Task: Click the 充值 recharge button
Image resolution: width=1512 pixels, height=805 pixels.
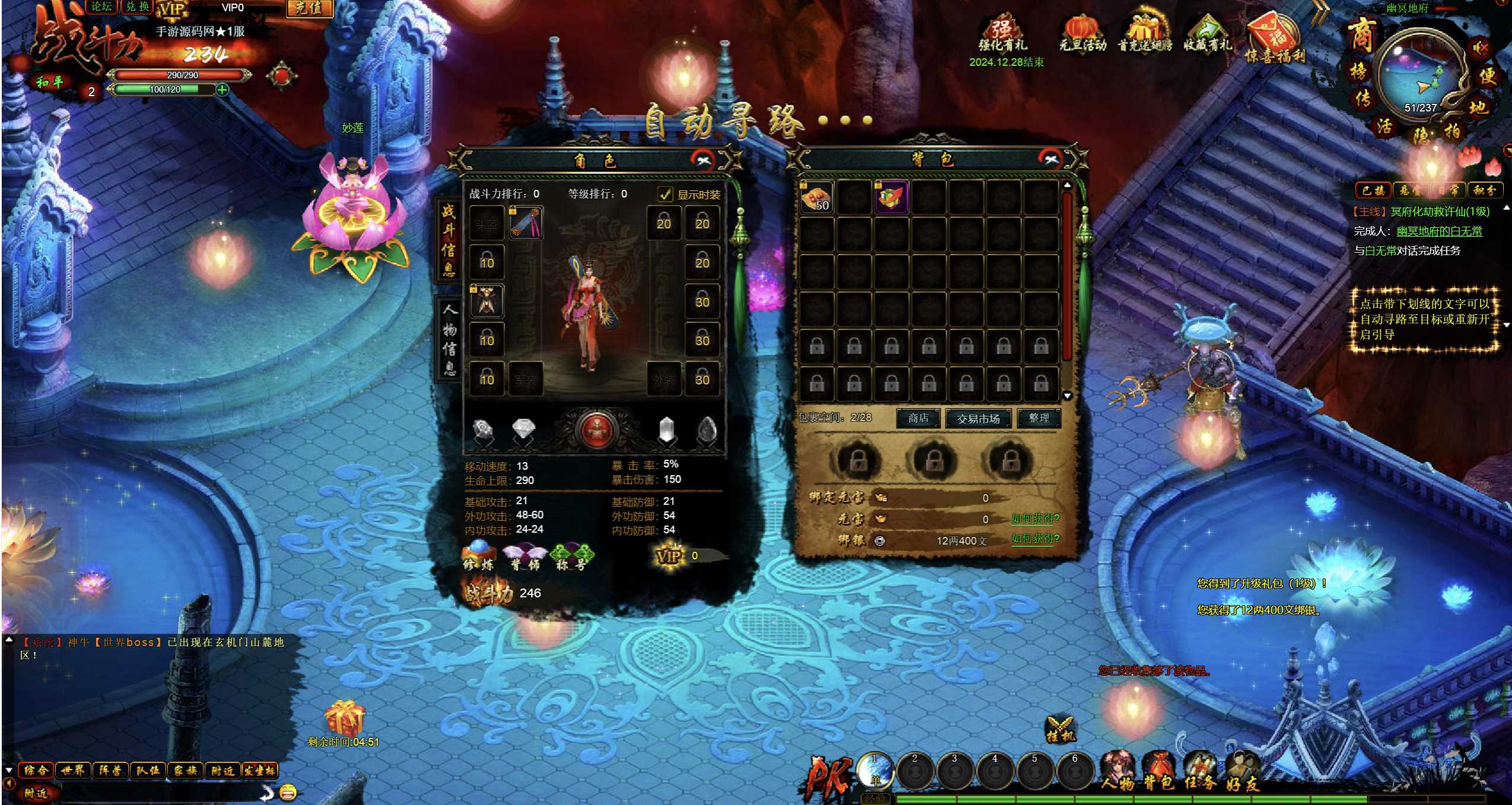Action: click(308, 8)
